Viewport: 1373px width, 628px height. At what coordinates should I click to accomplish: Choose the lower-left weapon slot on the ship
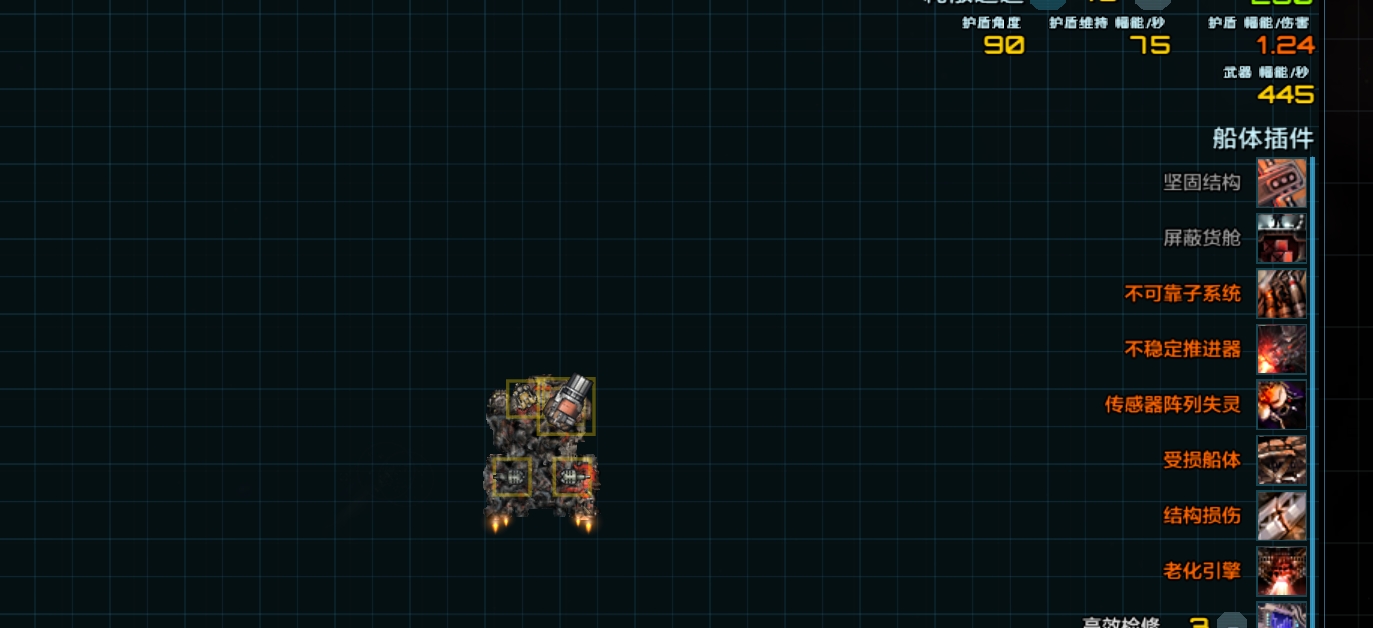511,477
